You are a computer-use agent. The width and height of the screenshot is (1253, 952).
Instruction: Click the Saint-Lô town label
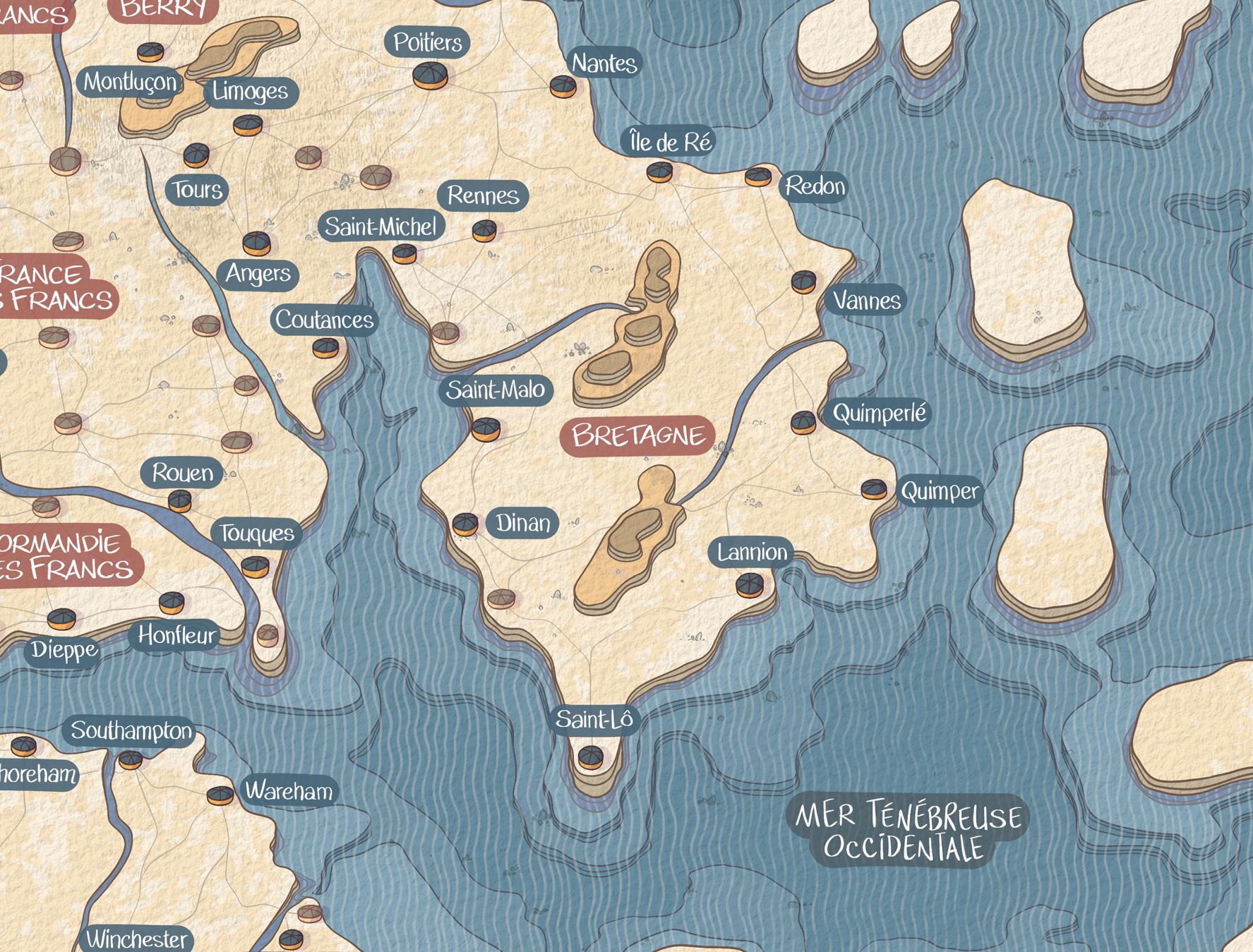coord(594,720)
